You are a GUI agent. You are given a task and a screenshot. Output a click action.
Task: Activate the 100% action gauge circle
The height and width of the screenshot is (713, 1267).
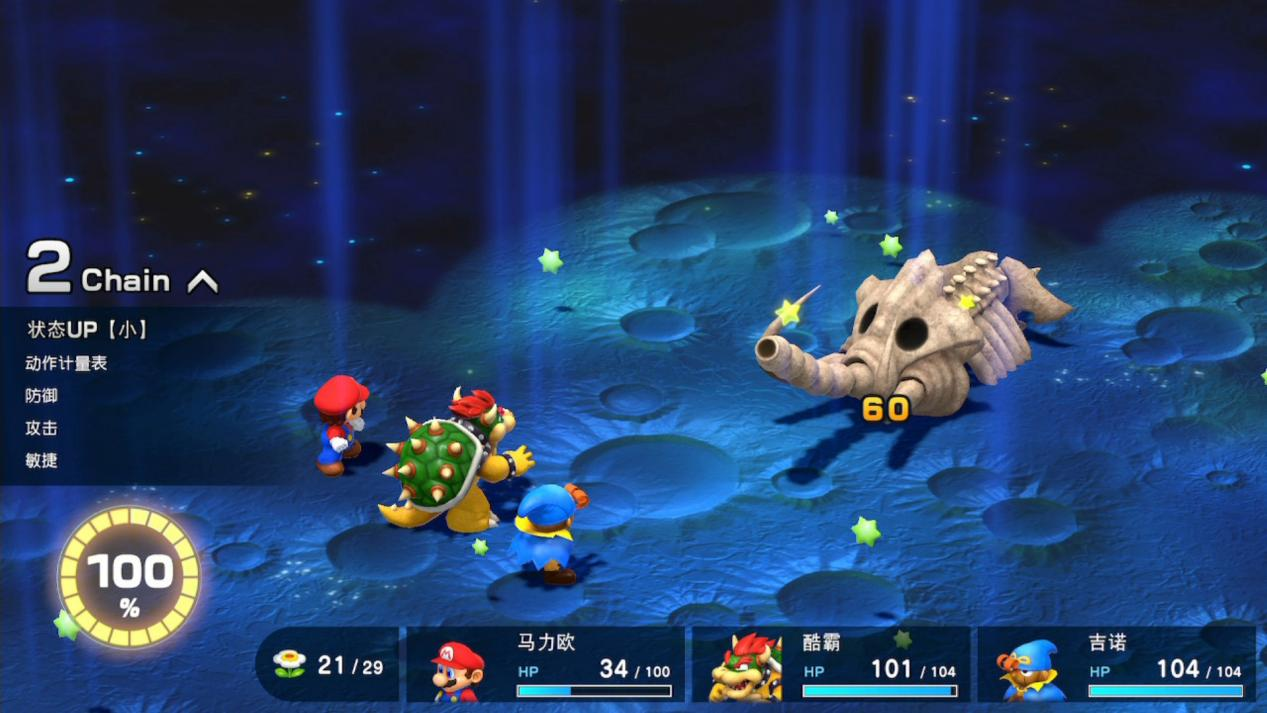129,577
